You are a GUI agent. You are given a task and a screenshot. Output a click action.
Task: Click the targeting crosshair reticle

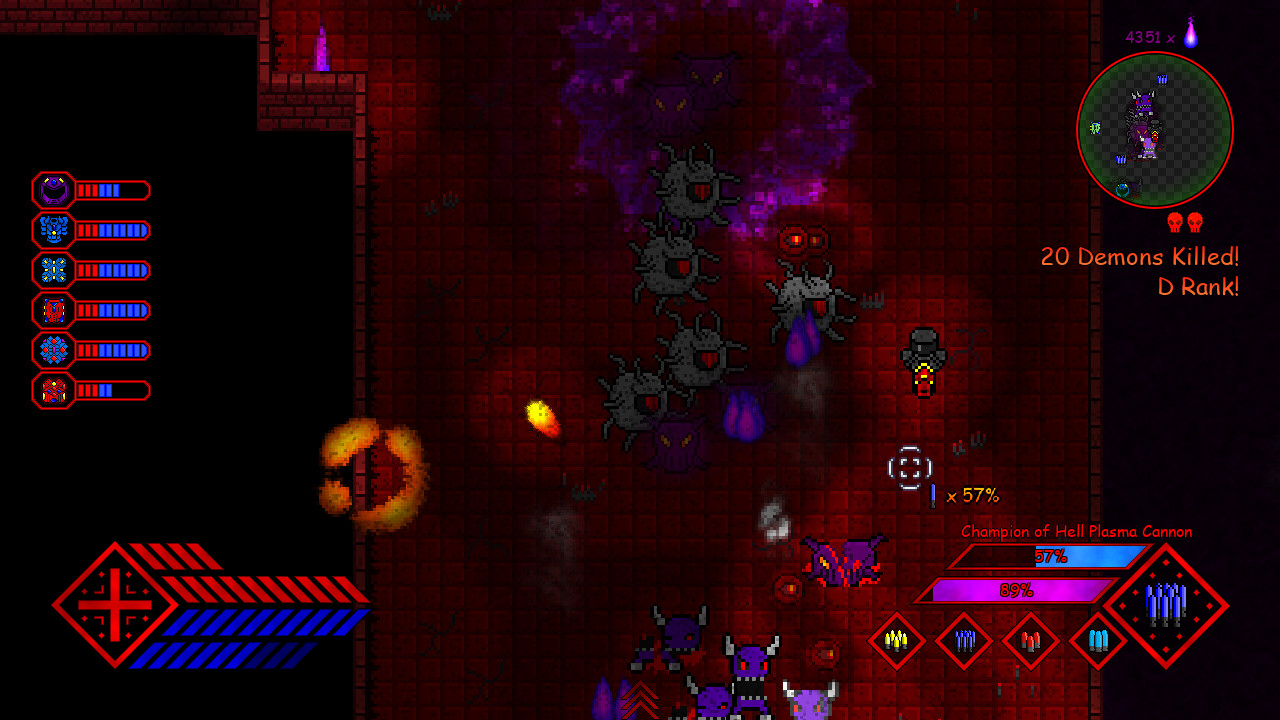point(908,466)
